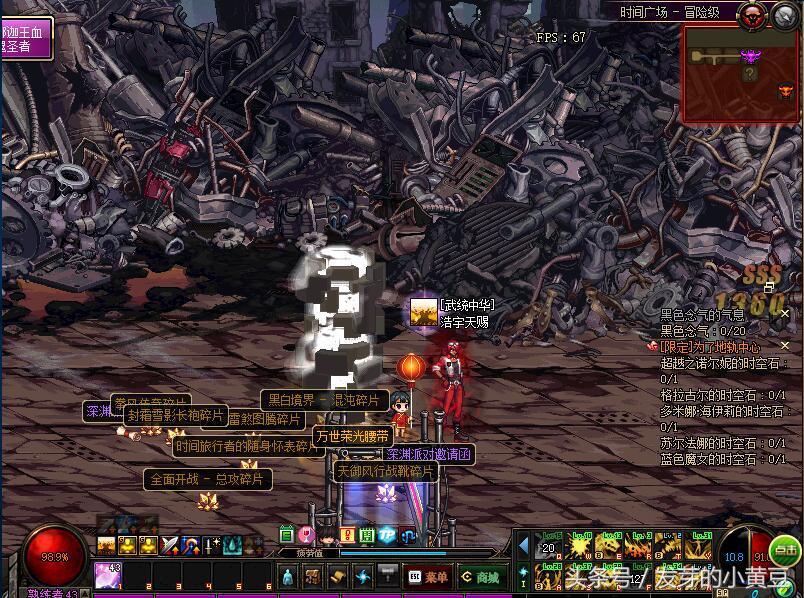Open the dungeon minimap
Screen dimensions: 804x598
click(x=741, y=74)
